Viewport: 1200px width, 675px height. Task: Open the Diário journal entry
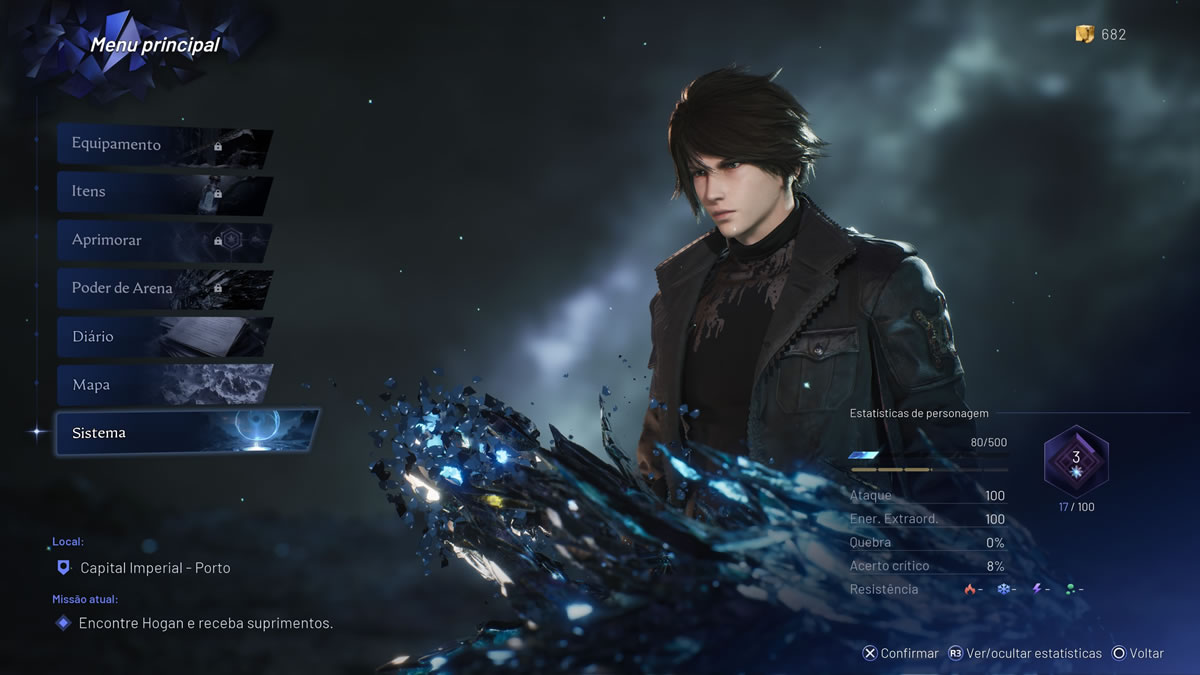(x=163, y=337)
